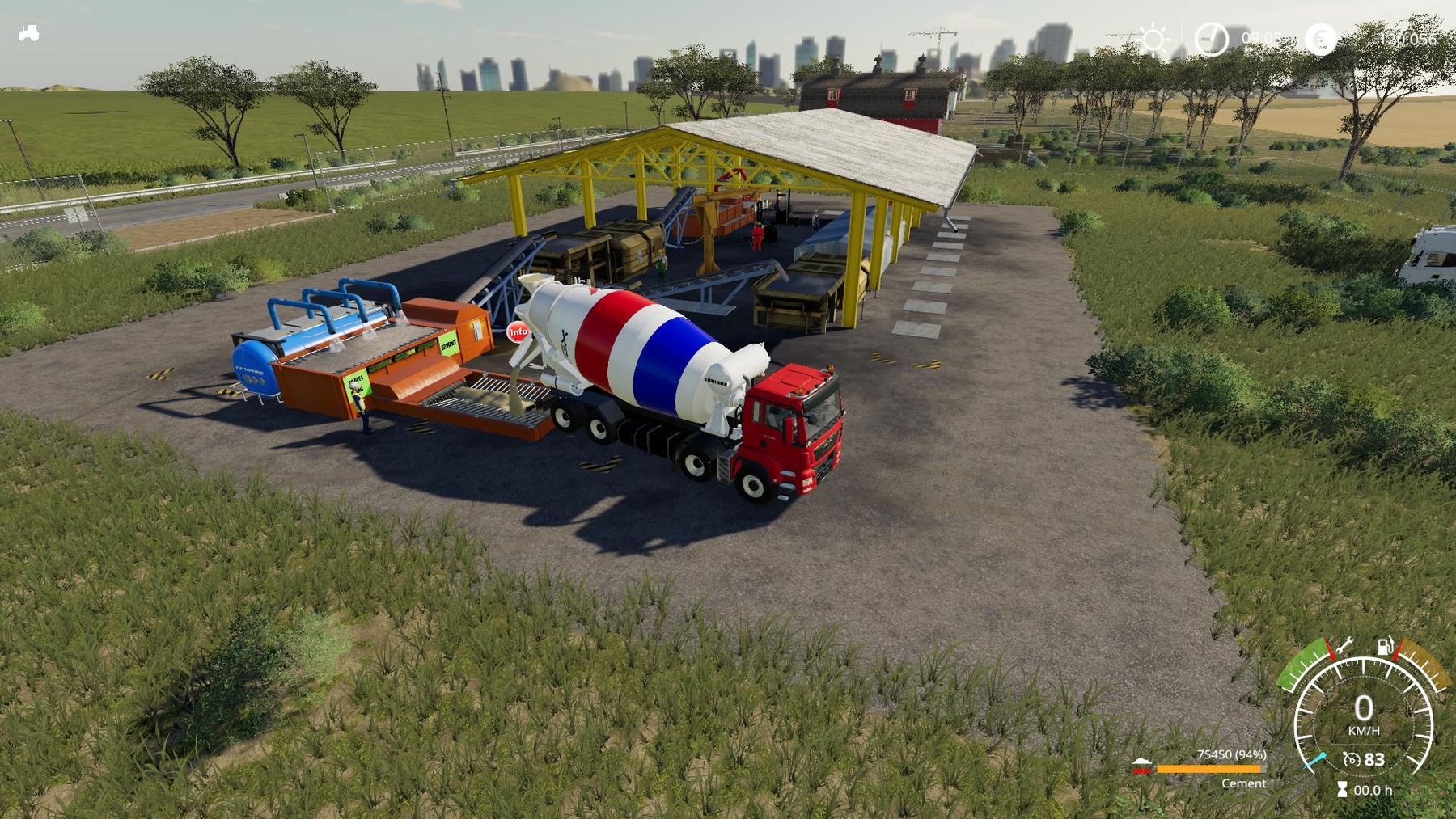This screenshot has height=819, width=1456.
Task: Select the wrench damage gauge icon
Action: (x=1344, y=646)
